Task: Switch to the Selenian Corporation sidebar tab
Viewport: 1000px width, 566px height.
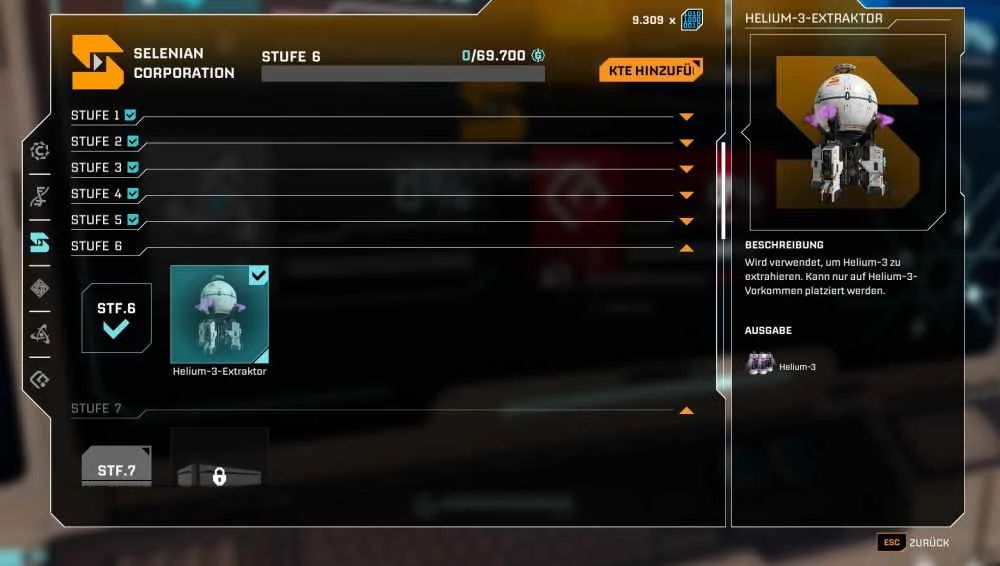Action: [x=40, y=242]
